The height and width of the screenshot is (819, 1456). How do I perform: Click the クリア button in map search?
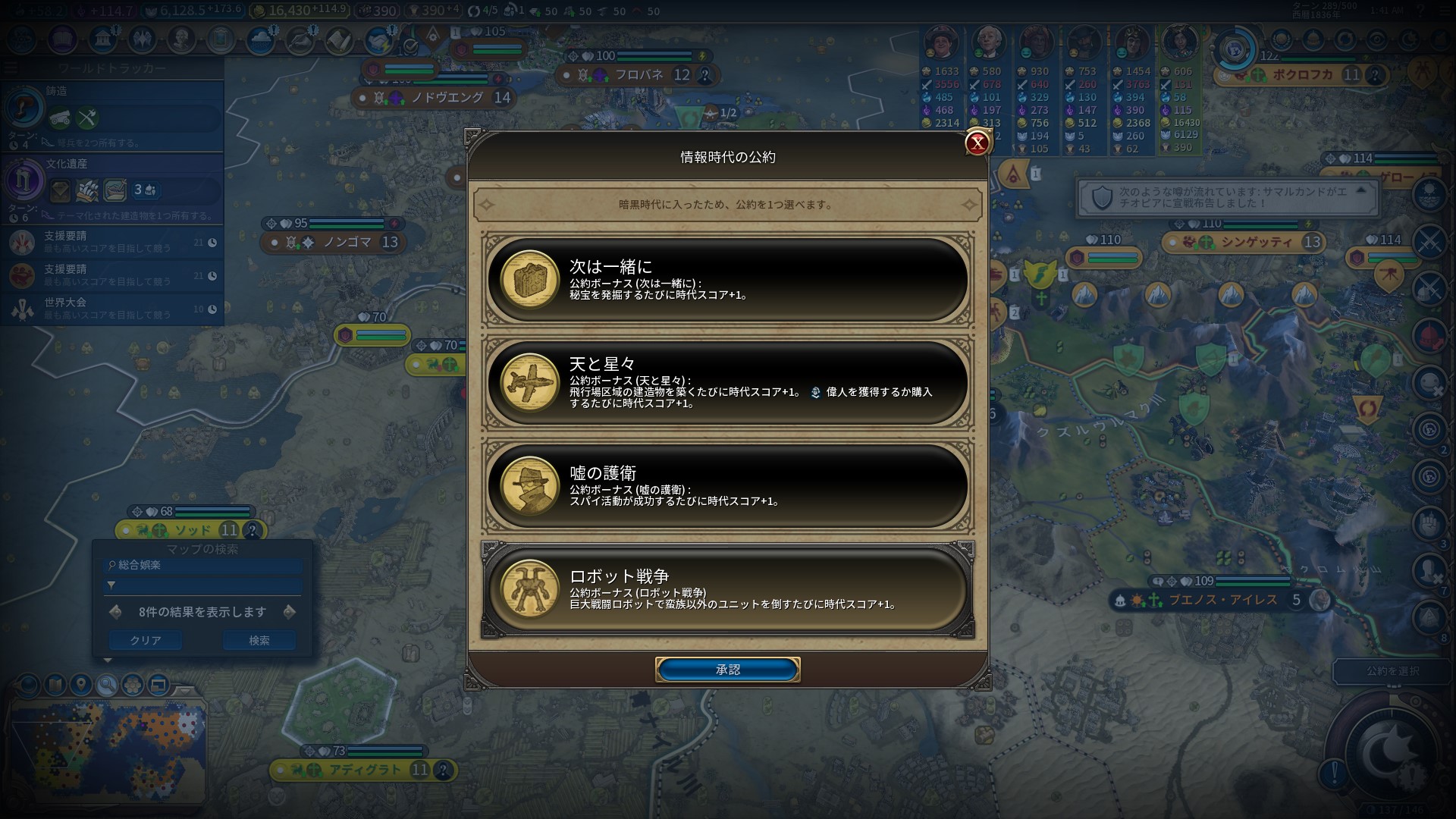(145, 640)
